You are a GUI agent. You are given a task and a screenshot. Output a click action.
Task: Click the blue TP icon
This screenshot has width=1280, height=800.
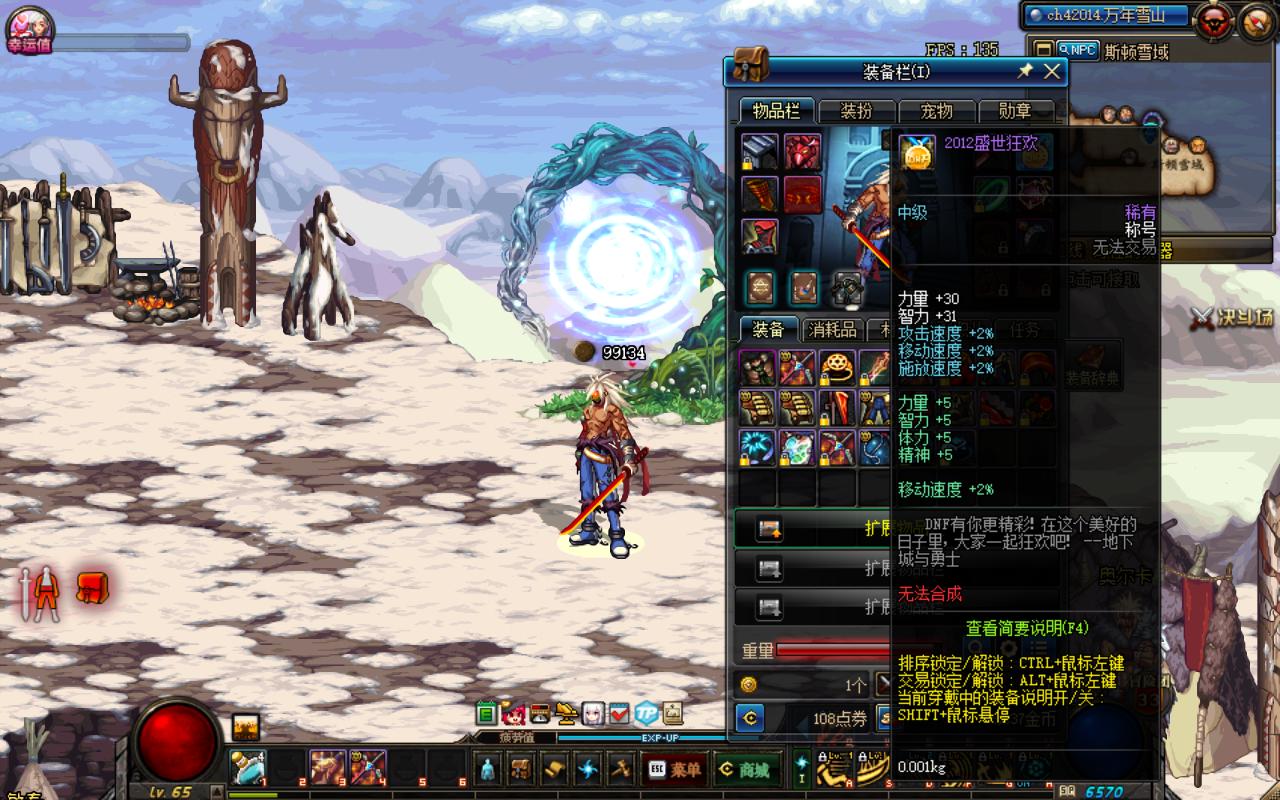click(646, 713)
